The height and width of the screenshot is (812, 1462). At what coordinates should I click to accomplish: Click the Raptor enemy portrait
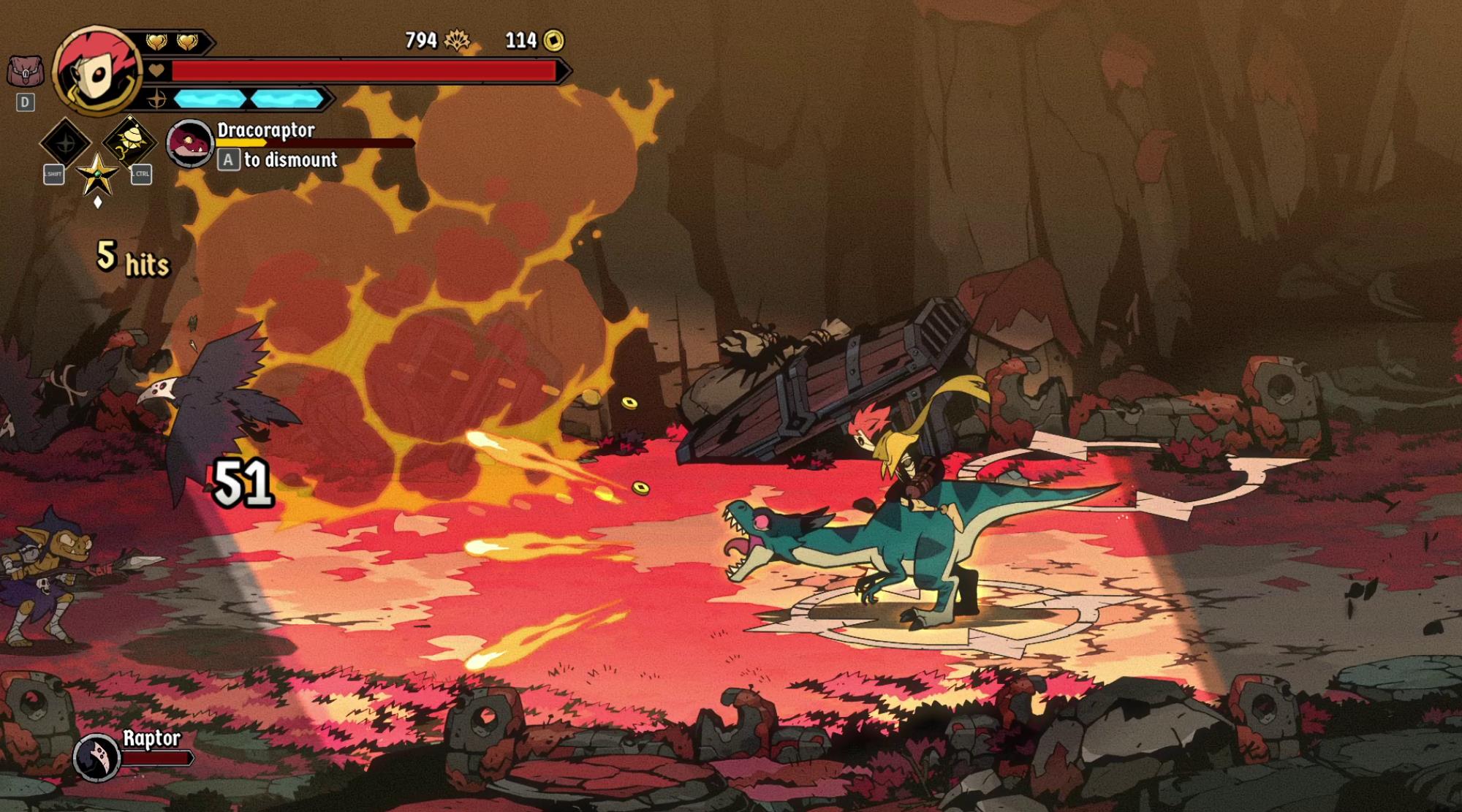coord(96,757)
